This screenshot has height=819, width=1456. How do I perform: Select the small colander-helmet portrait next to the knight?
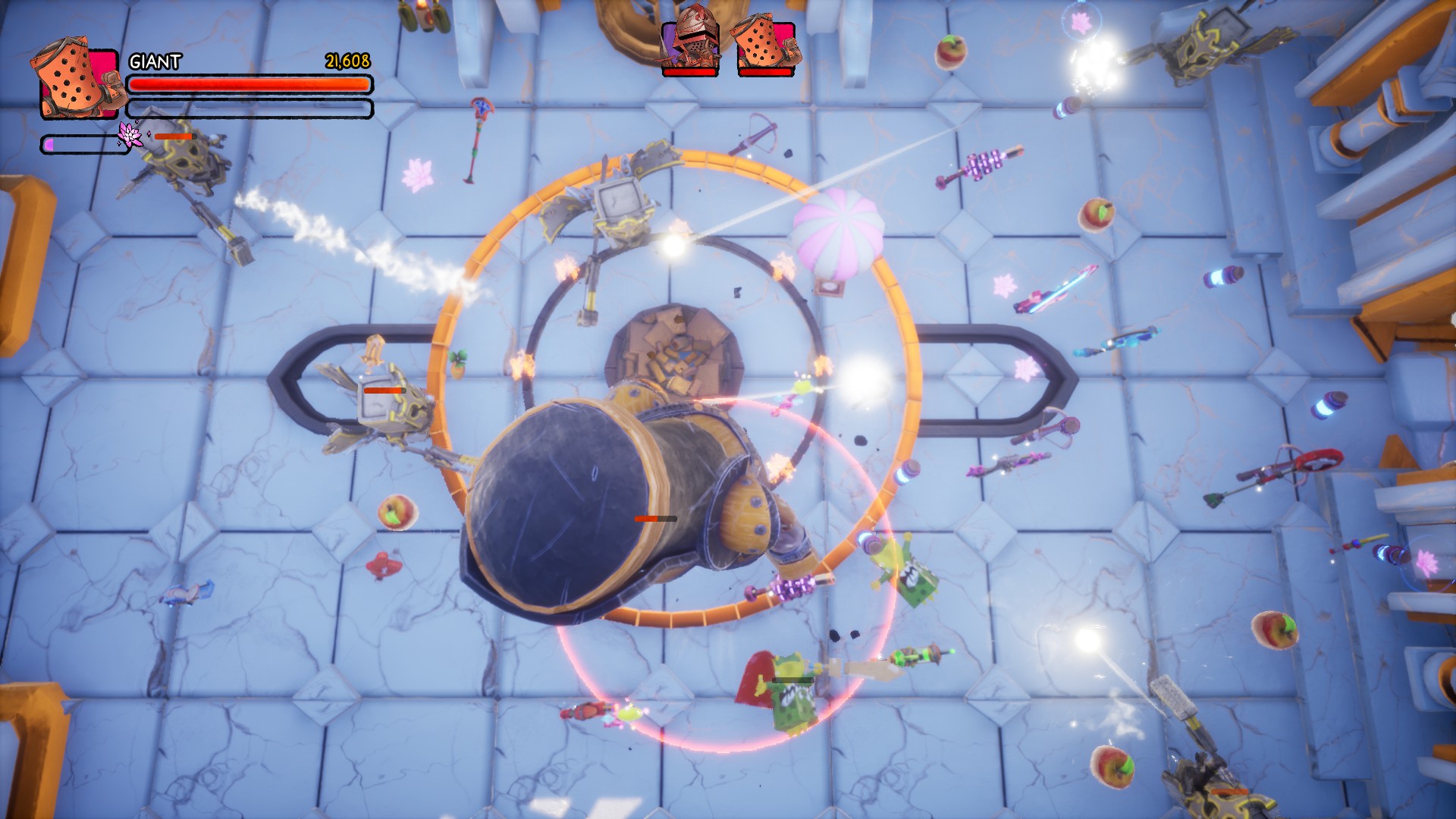pos(765,45)
